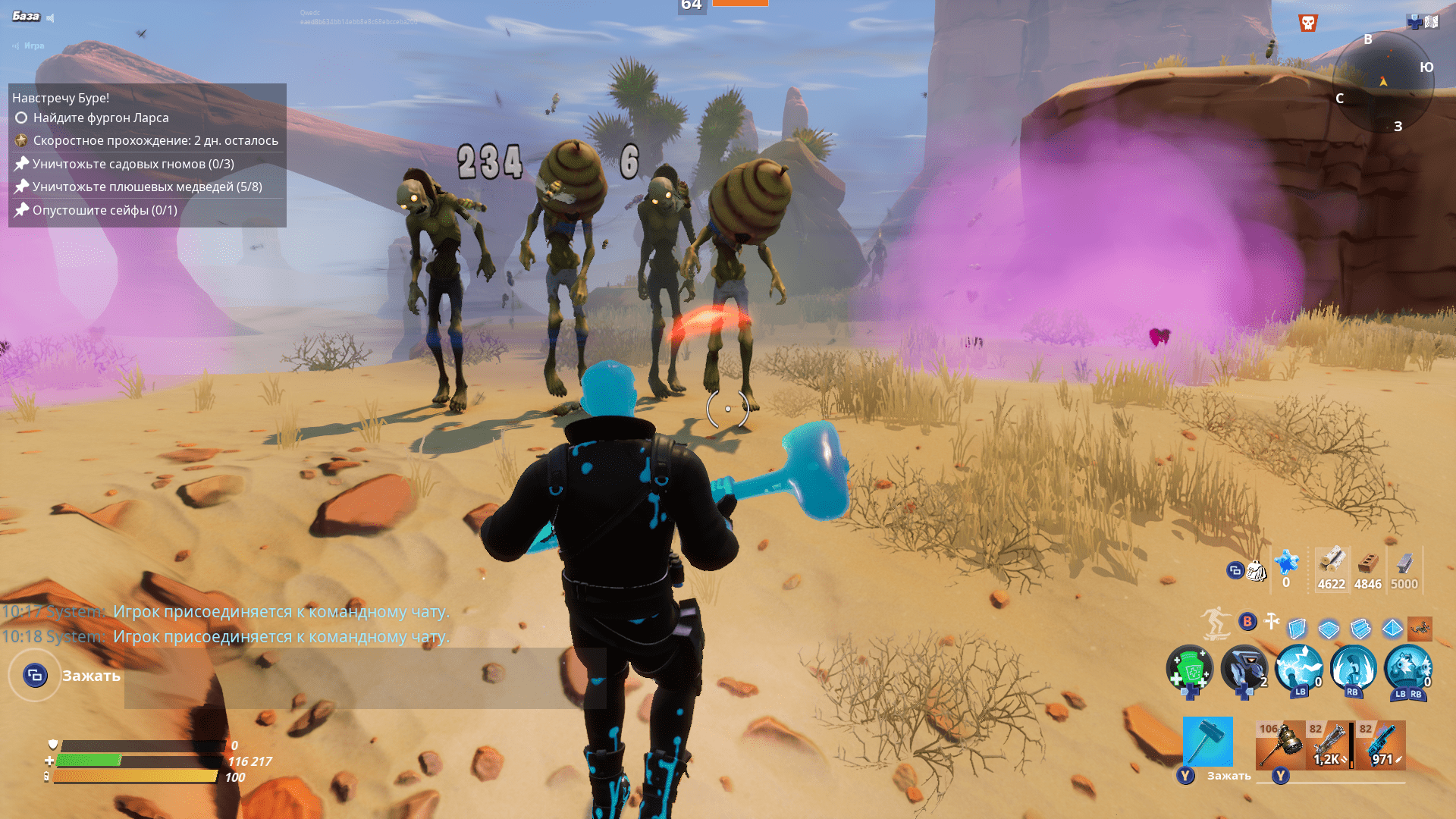Open the backpack inventory icon
The width and height of the screenshot is (1456, 819).
click(1257, 571)
